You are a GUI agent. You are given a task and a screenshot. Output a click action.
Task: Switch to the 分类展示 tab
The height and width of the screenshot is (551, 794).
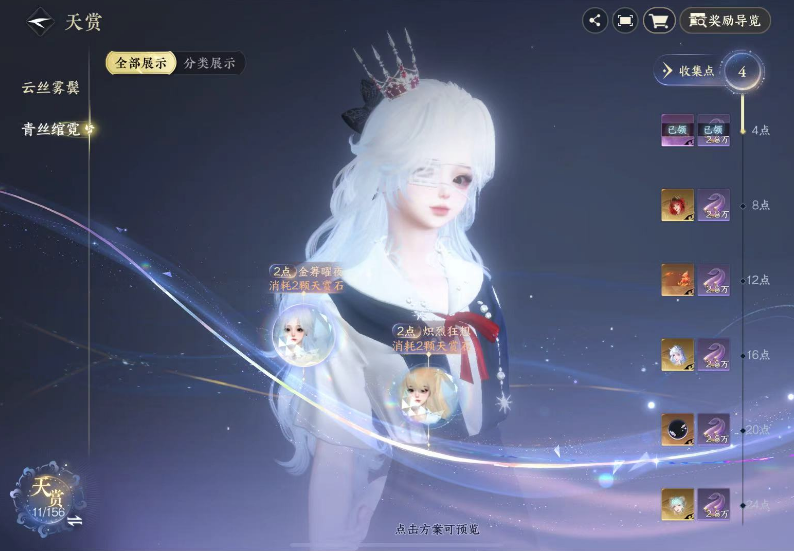point(210,63)
